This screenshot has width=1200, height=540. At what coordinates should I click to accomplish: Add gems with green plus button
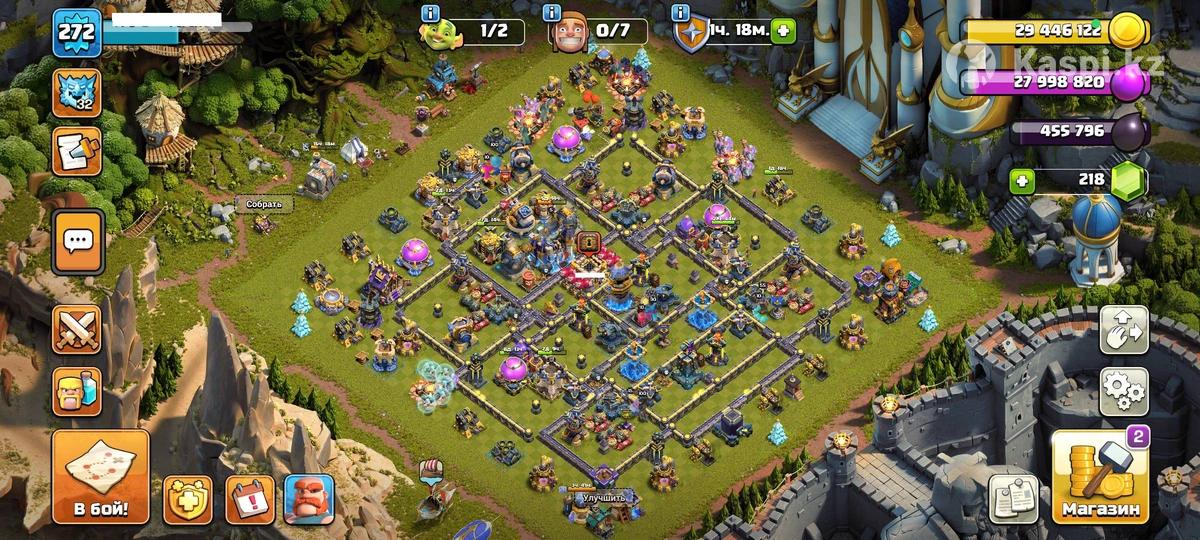(1021, 181)
